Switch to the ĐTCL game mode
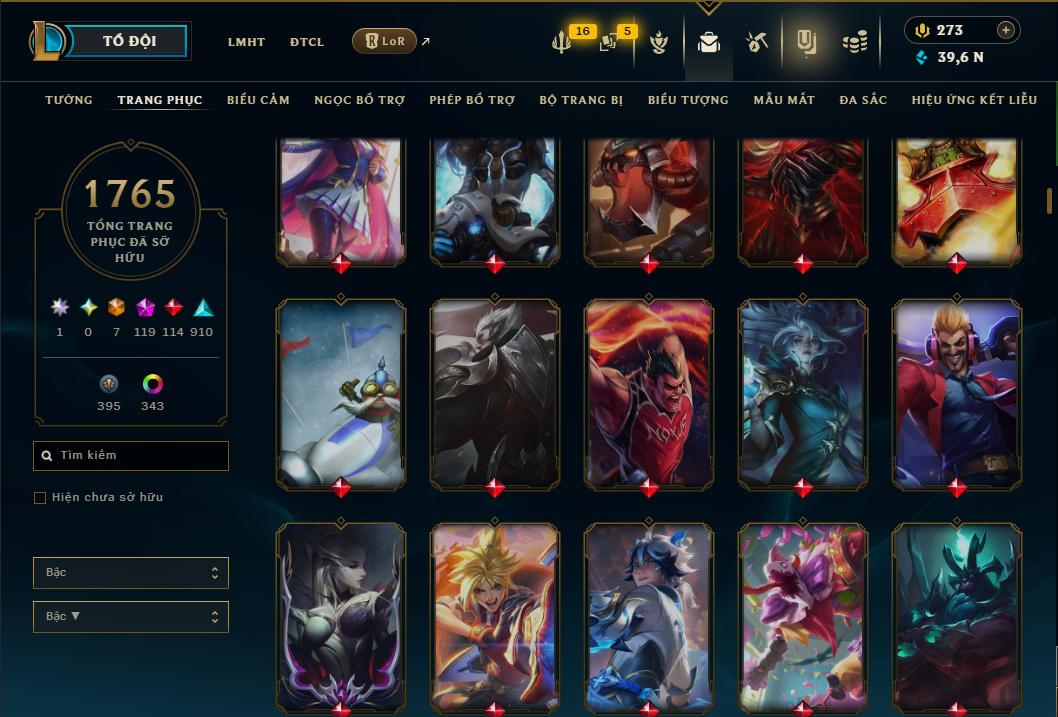The image size is (1058, 717). coord(307,42)
